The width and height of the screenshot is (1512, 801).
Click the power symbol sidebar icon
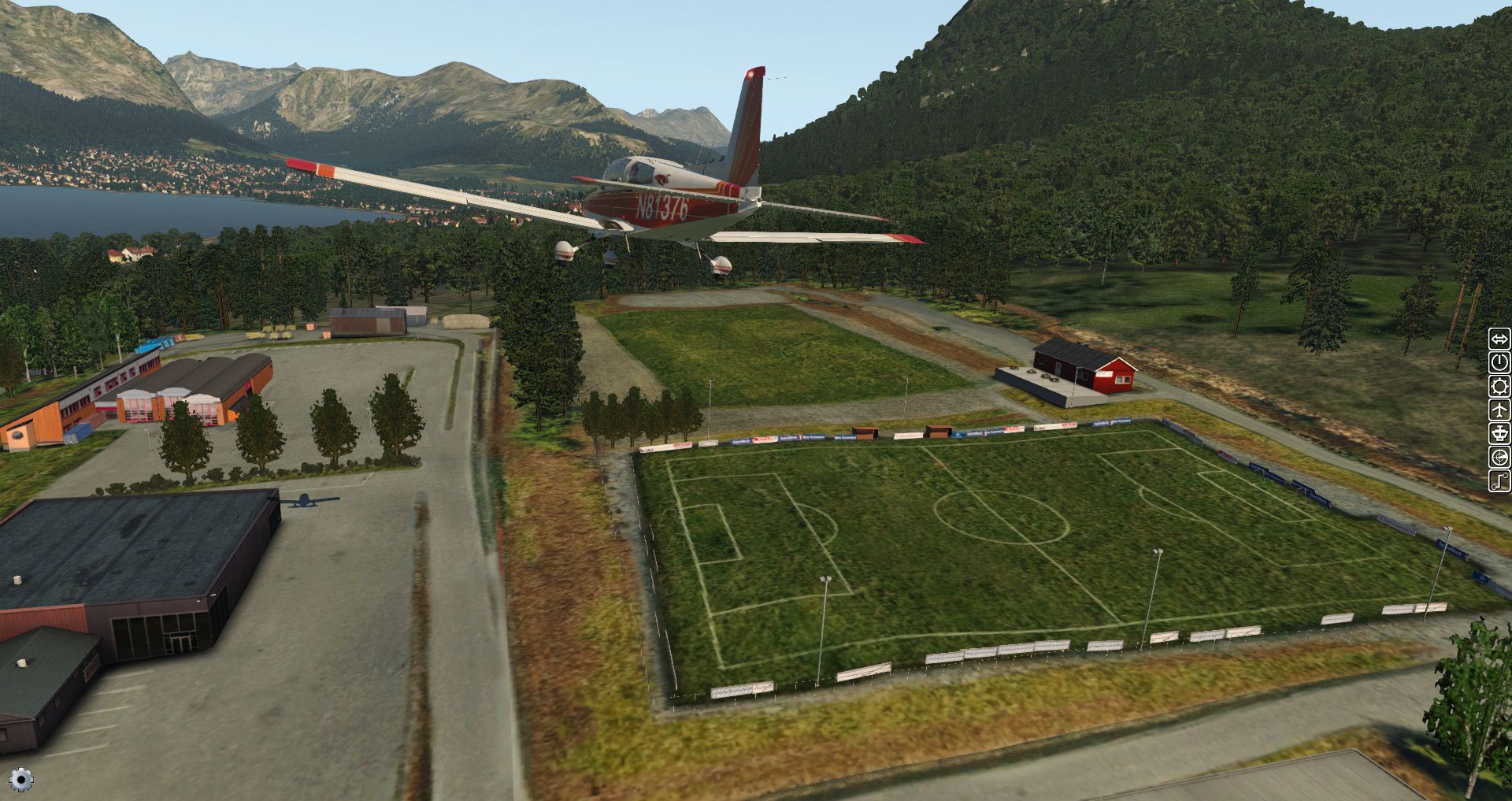(1499, 362)
